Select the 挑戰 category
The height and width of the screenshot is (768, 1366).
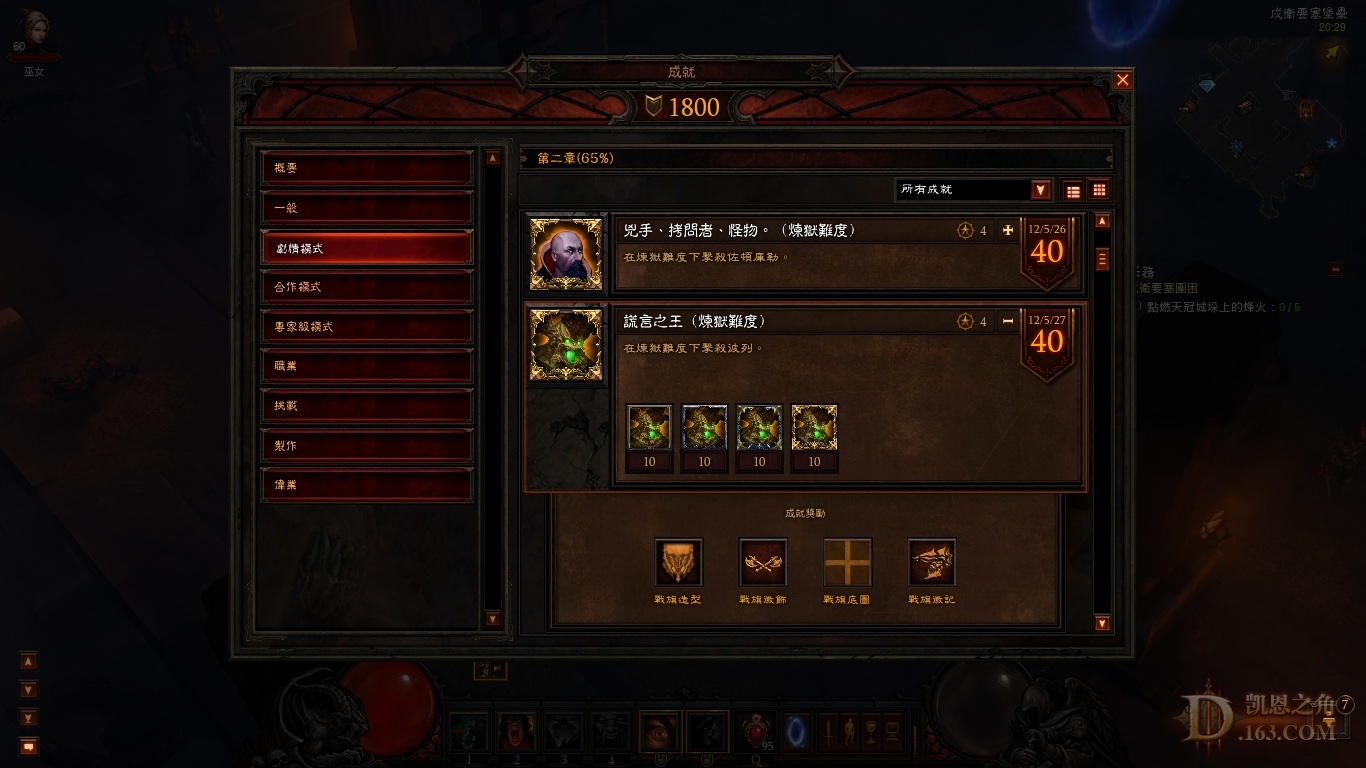pyautogui.click(x=366, y=406)
